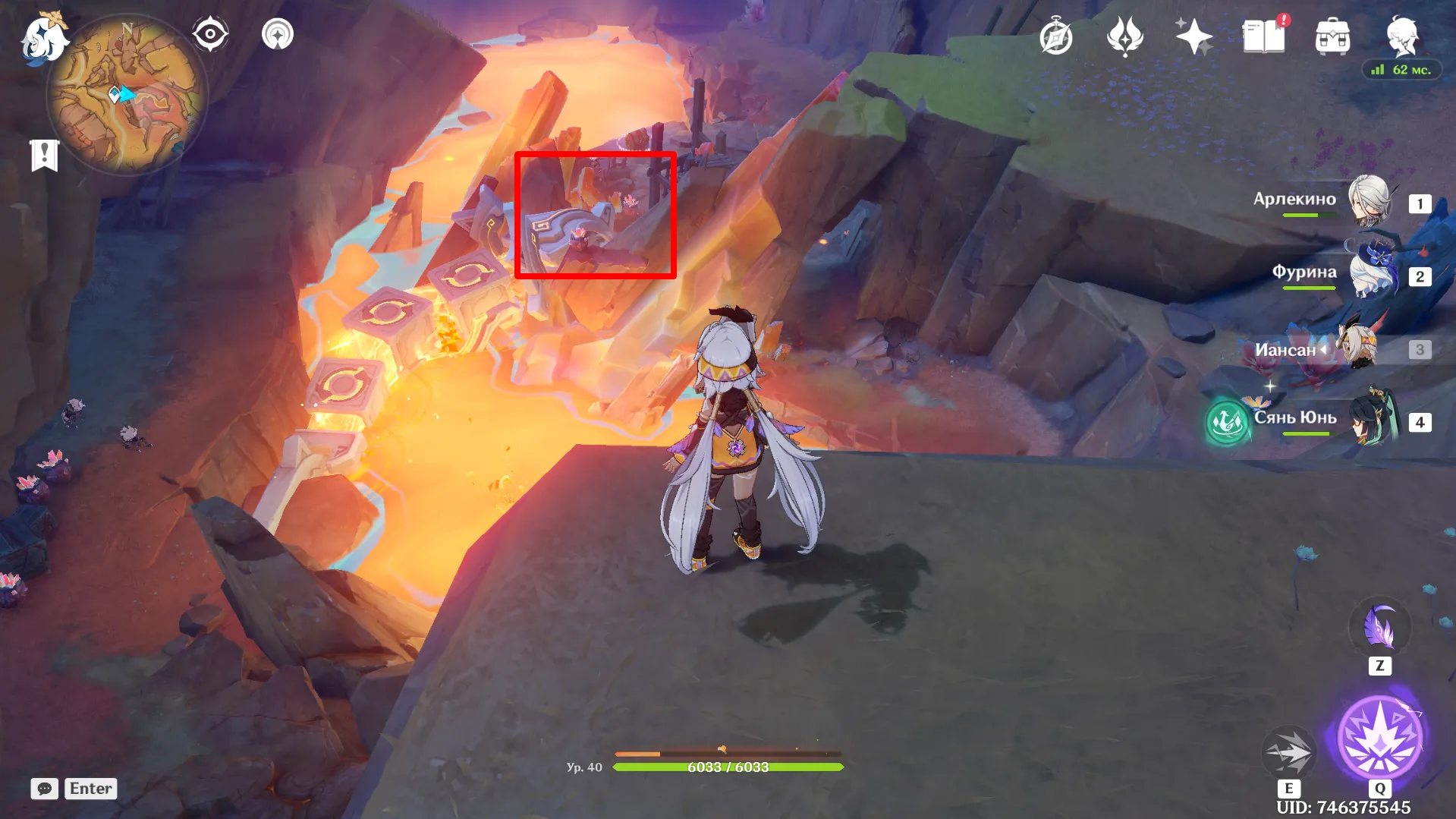Open the Adventurer Handbook
This screenshot has height=819, width=1456.
point(1262,36)
